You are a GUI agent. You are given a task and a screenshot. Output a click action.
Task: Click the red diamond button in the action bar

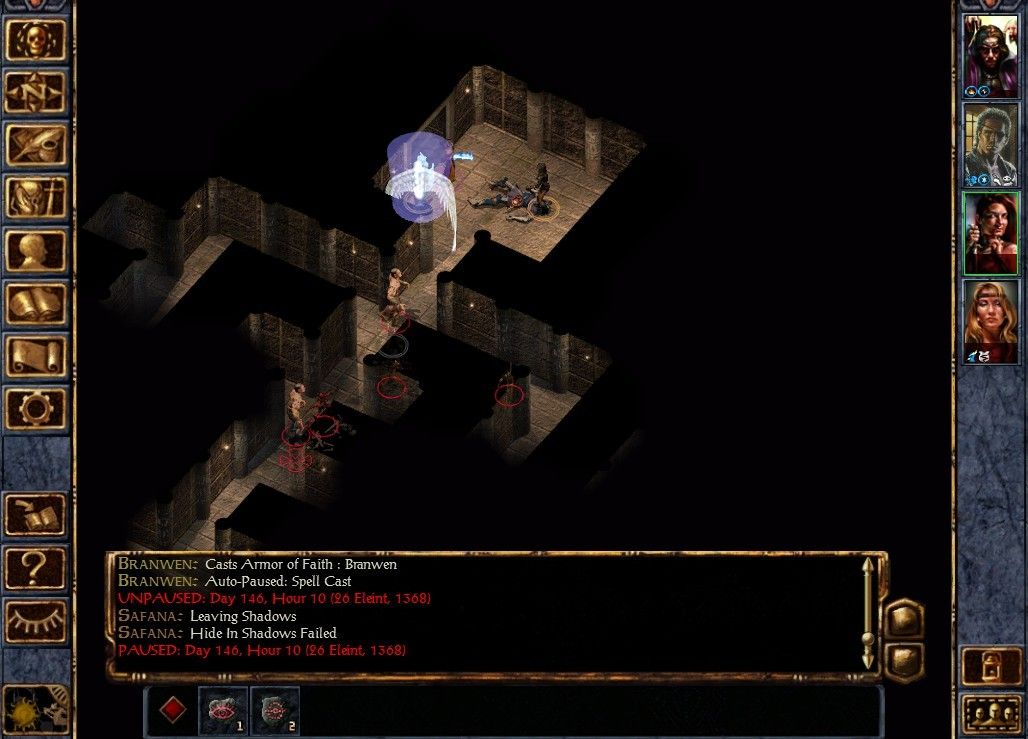click(172, 711)
